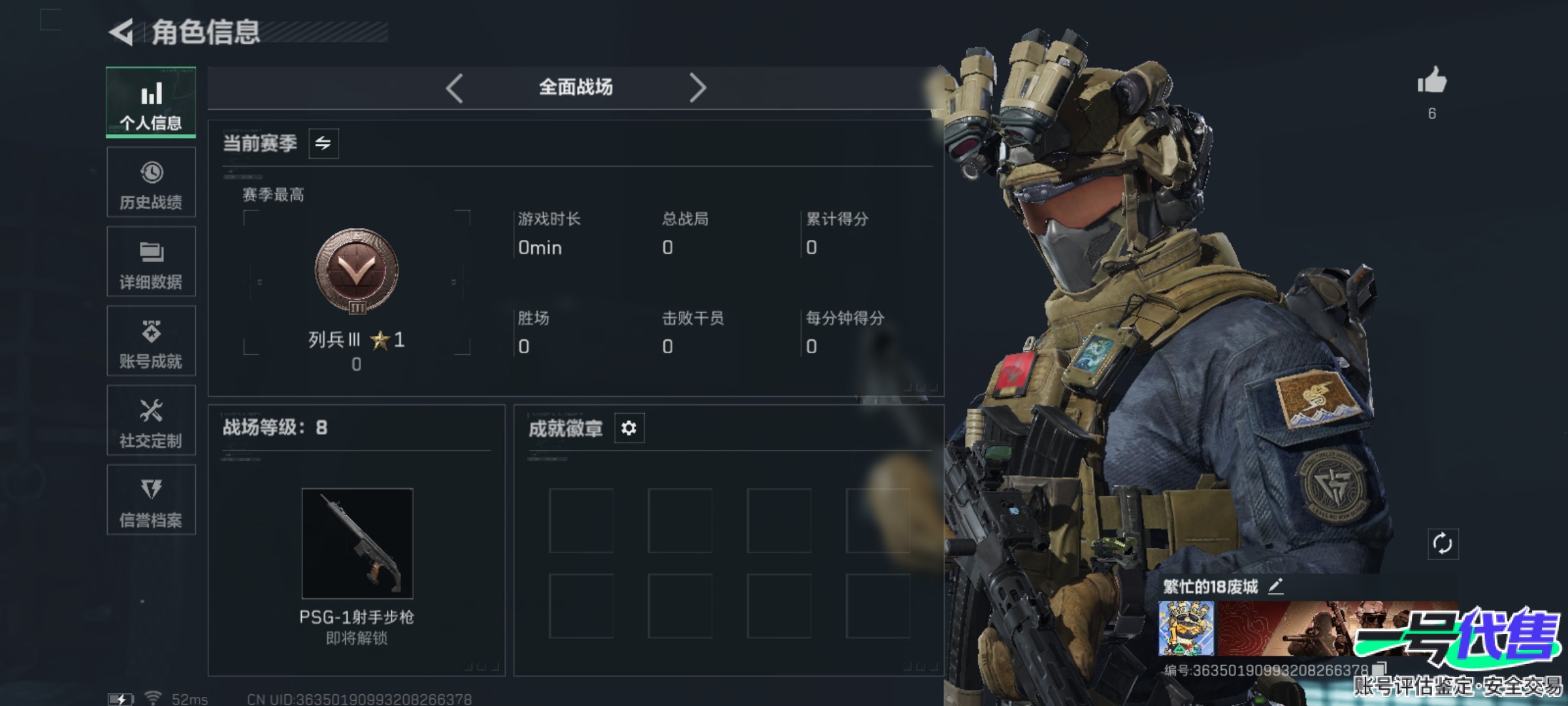The image size is (1568, 706).
Task: Select the 个人信息 tab
Action: (151, 103)
